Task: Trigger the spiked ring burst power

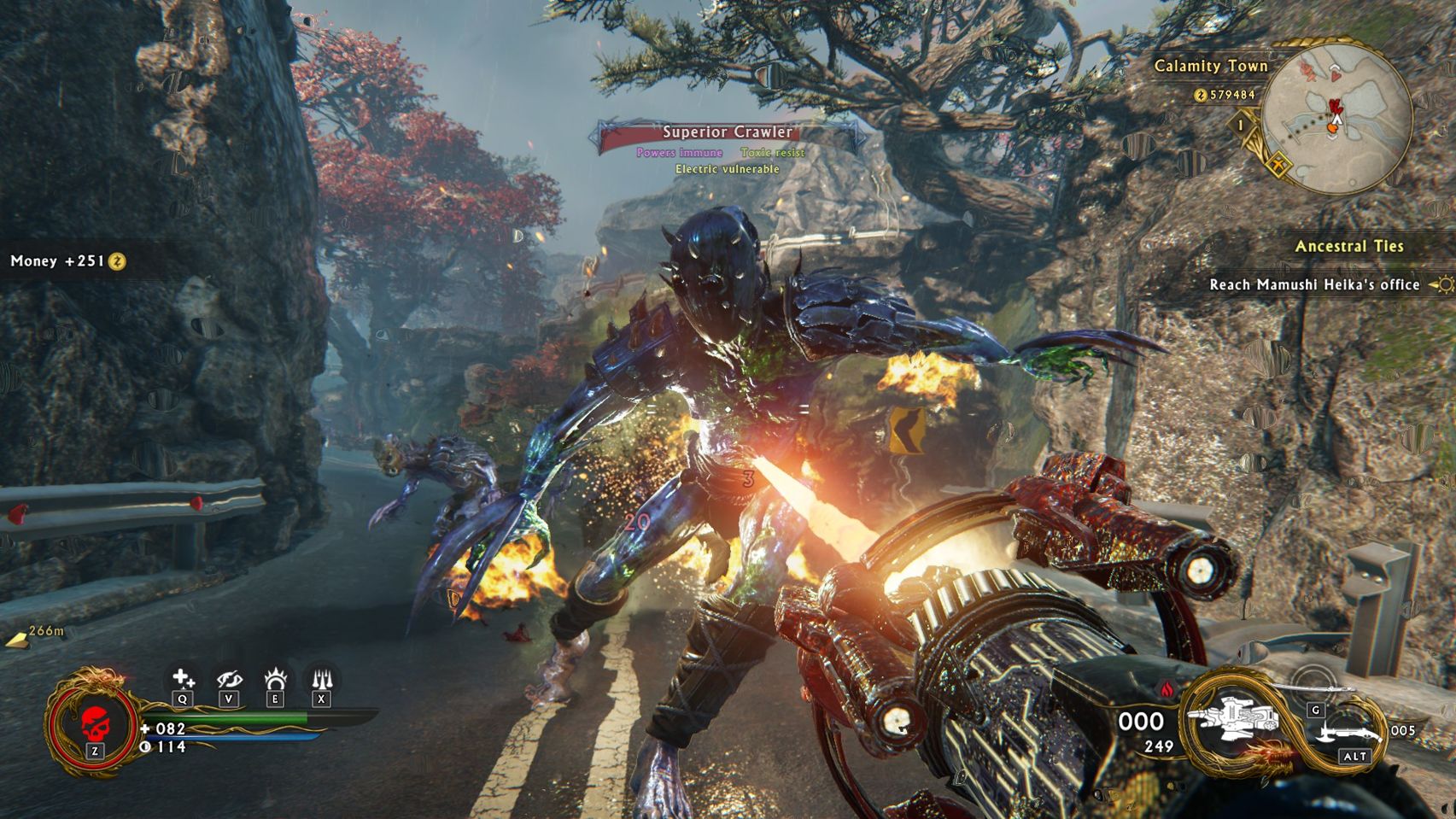Action: (x=275, y=680)
